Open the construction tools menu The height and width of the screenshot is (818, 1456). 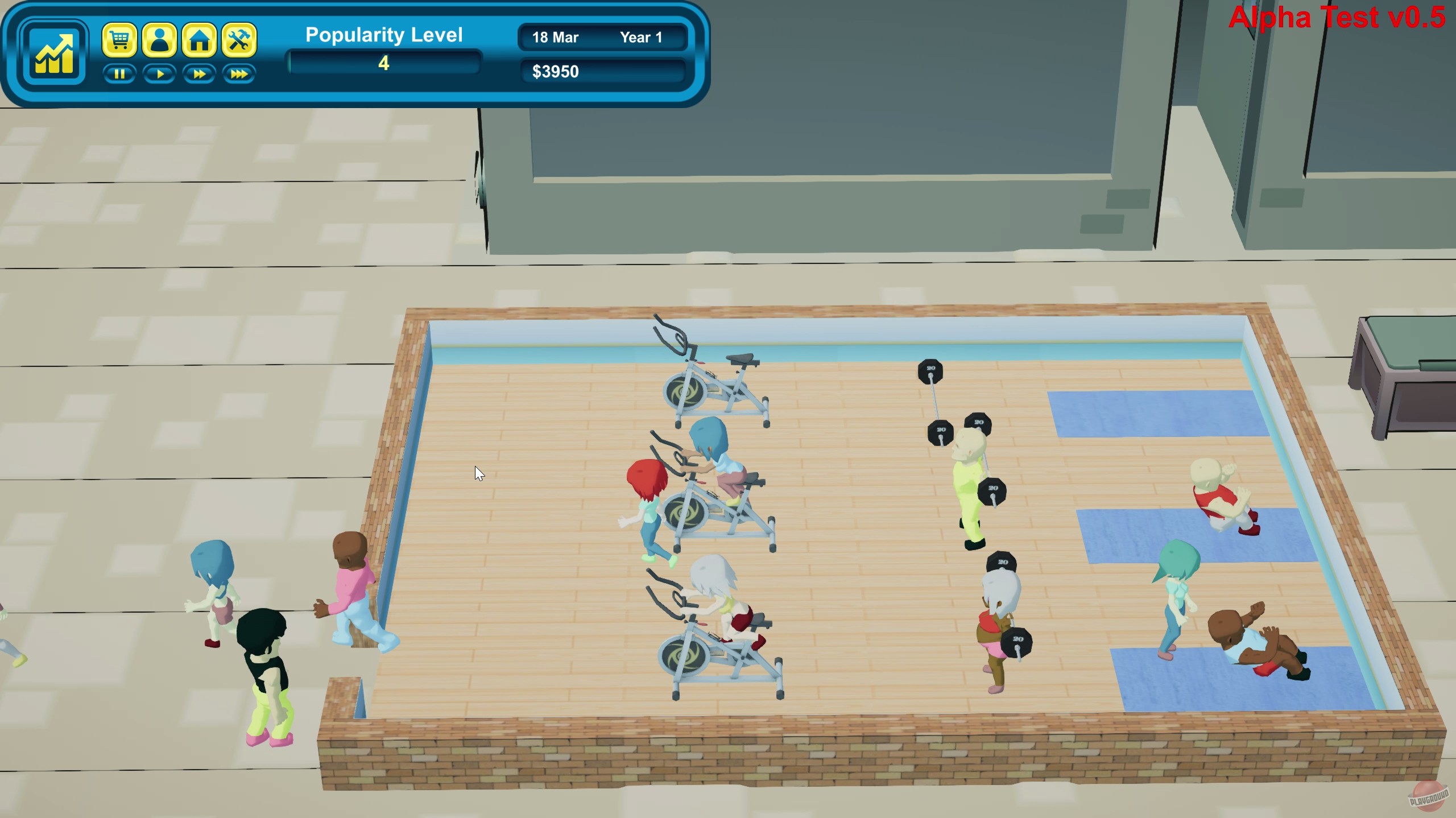pos(239,40)
